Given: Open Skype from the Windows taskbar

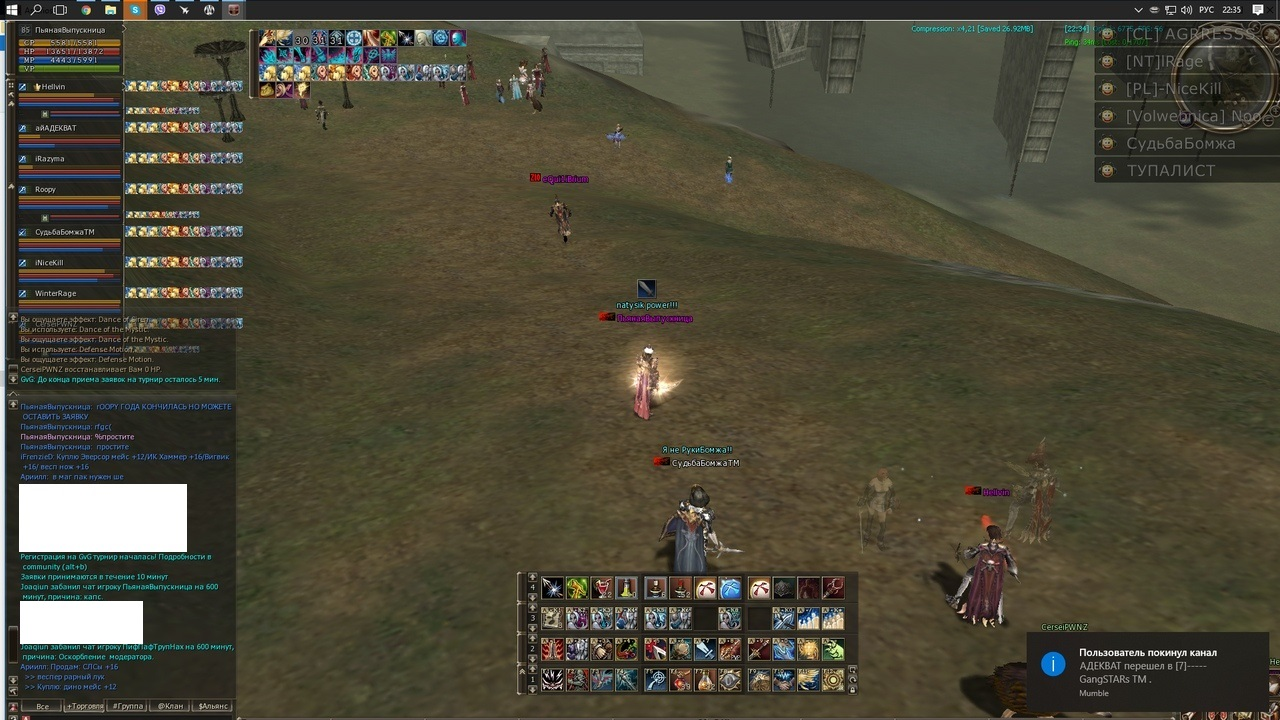Looking at the screenshot, I should pyautogui.click(x=135, y=10).
